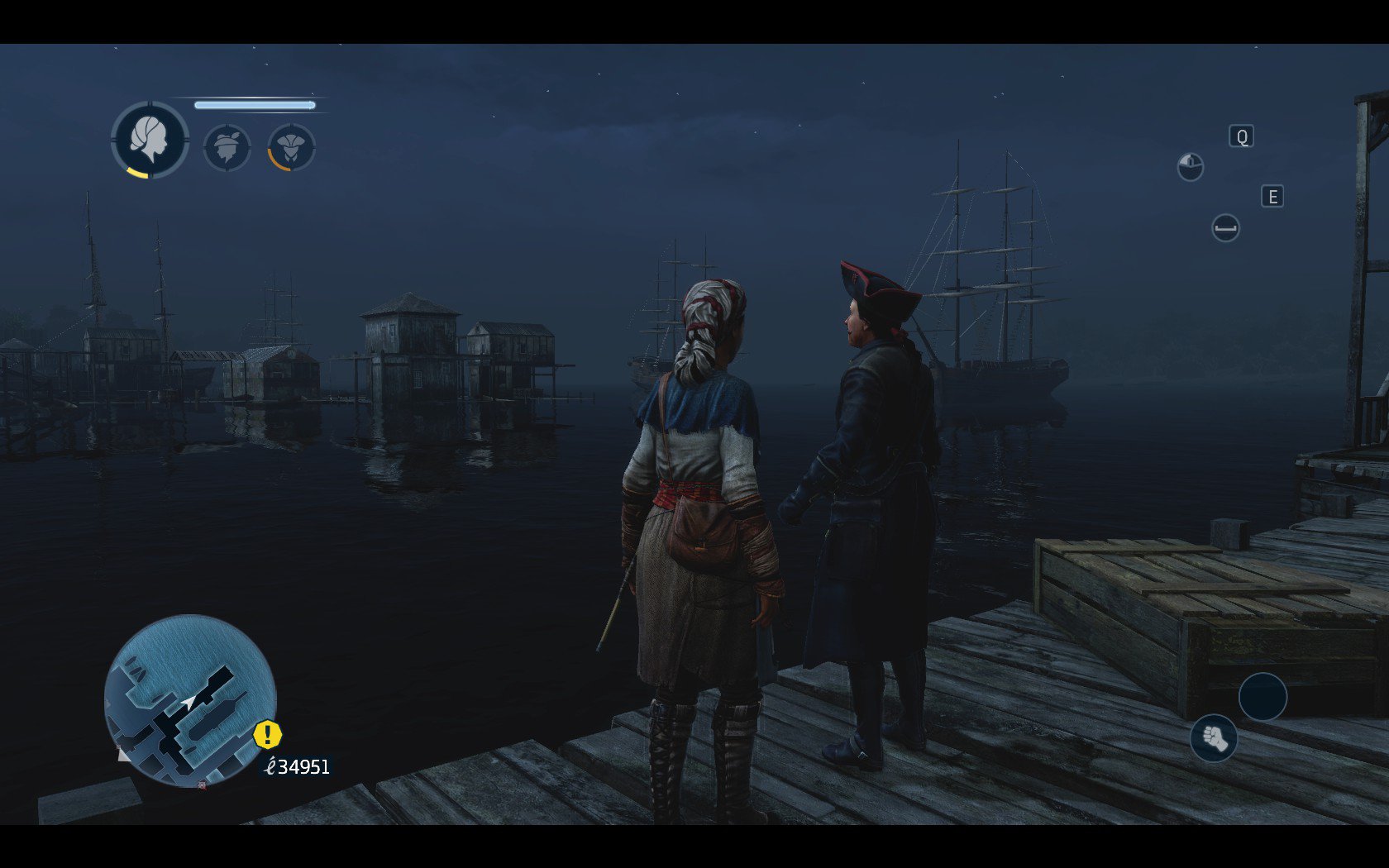Click the yellow exclamation mission marker
The height and width of the screenshot is (868, 1389).
coord(267,734)
